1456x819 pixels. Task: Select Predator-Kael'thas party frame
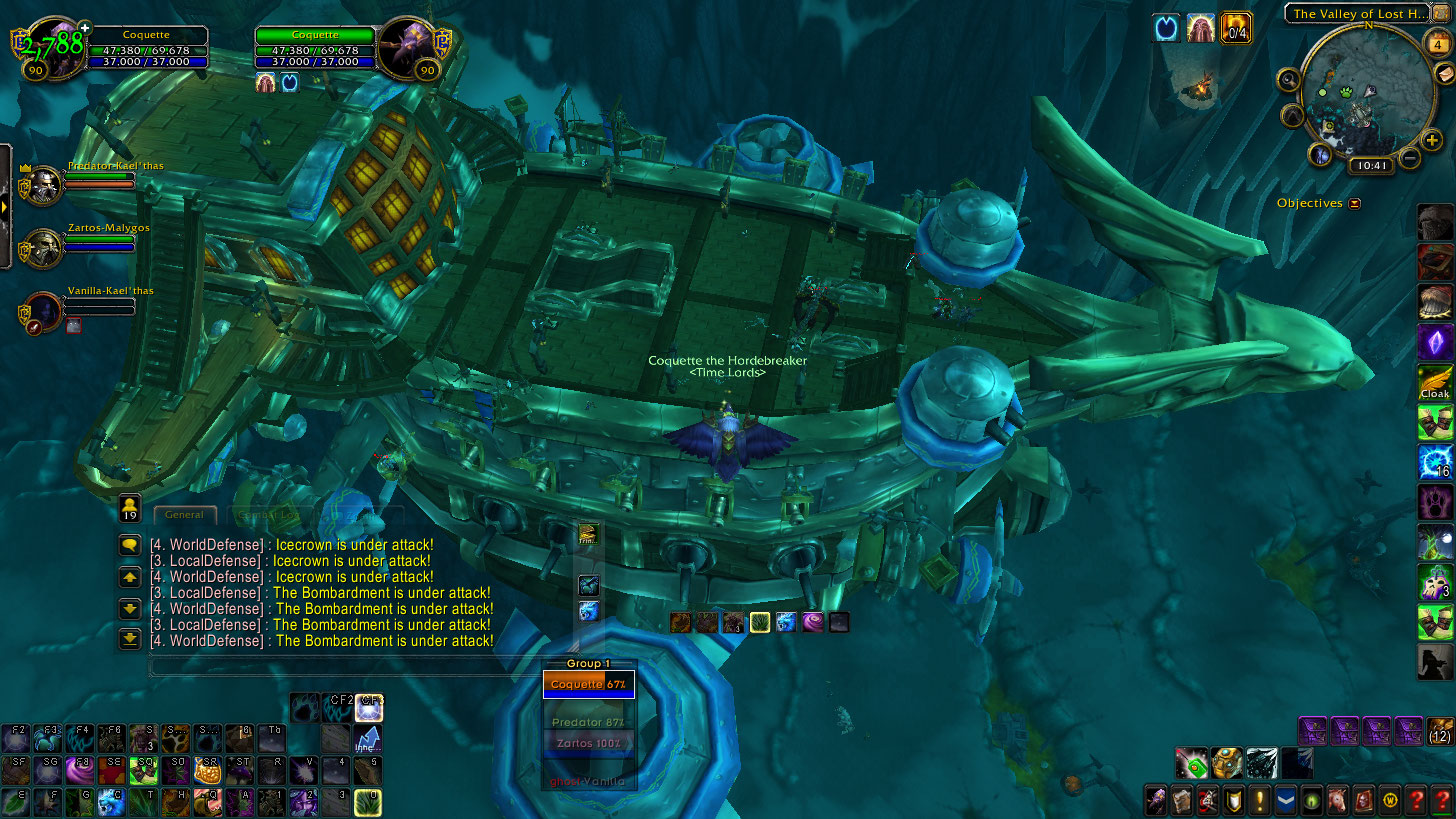tap(44, 186)
